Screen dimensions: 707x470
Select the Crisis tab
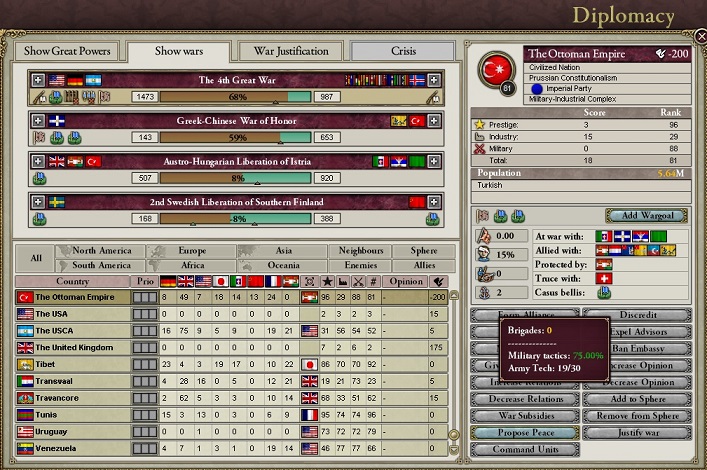tap(402, 51)
